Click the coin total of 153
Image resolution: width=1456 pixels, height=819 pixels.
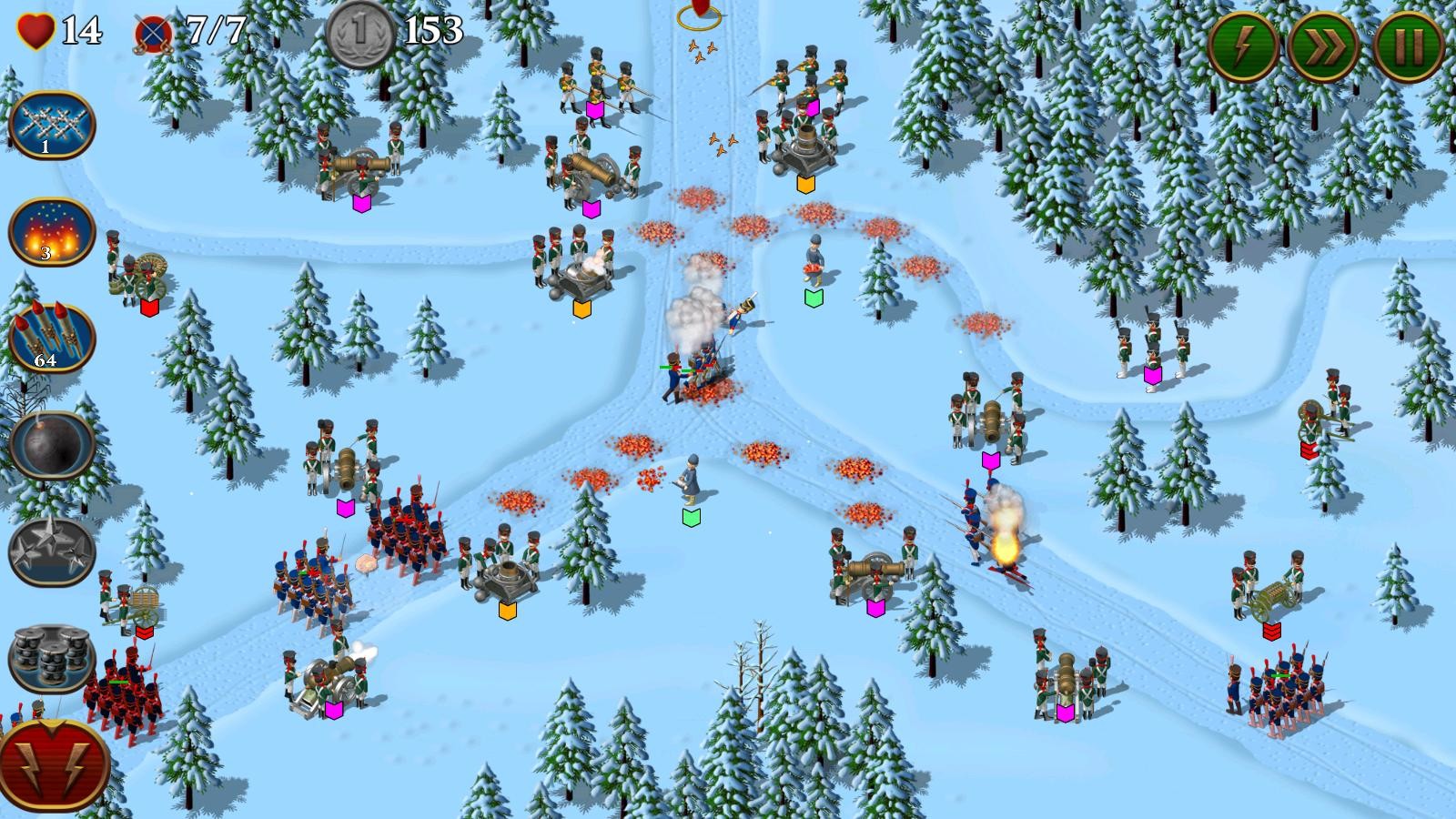432,29
